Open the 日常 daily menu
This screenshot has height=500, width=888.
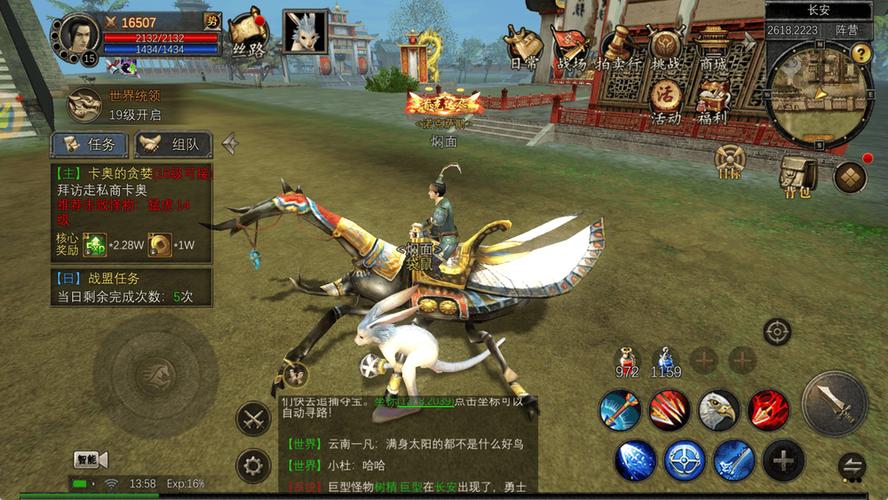point(524,47)
